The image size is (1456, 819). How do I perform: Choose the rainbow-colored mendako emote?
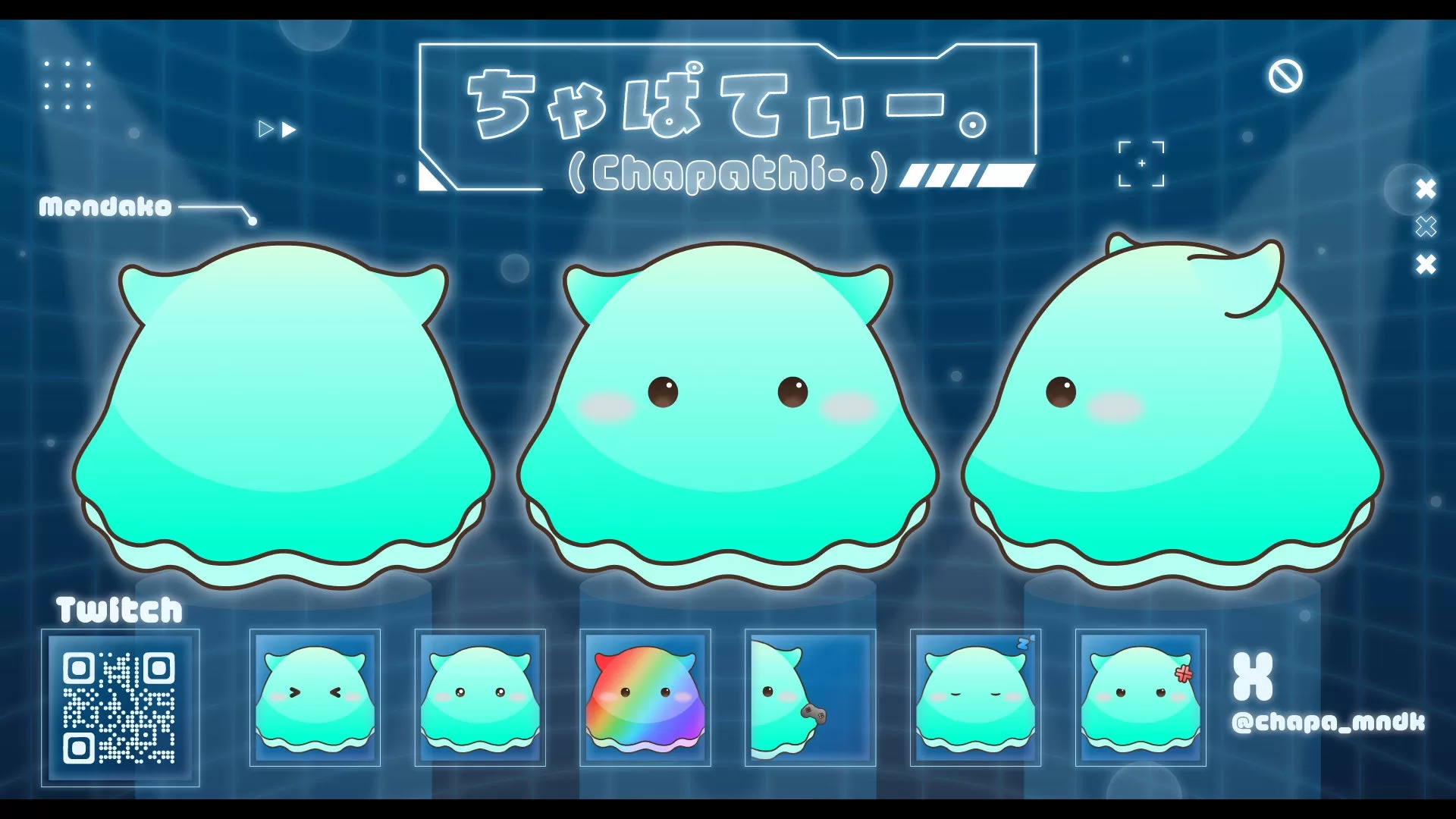(x=645, y=698)
